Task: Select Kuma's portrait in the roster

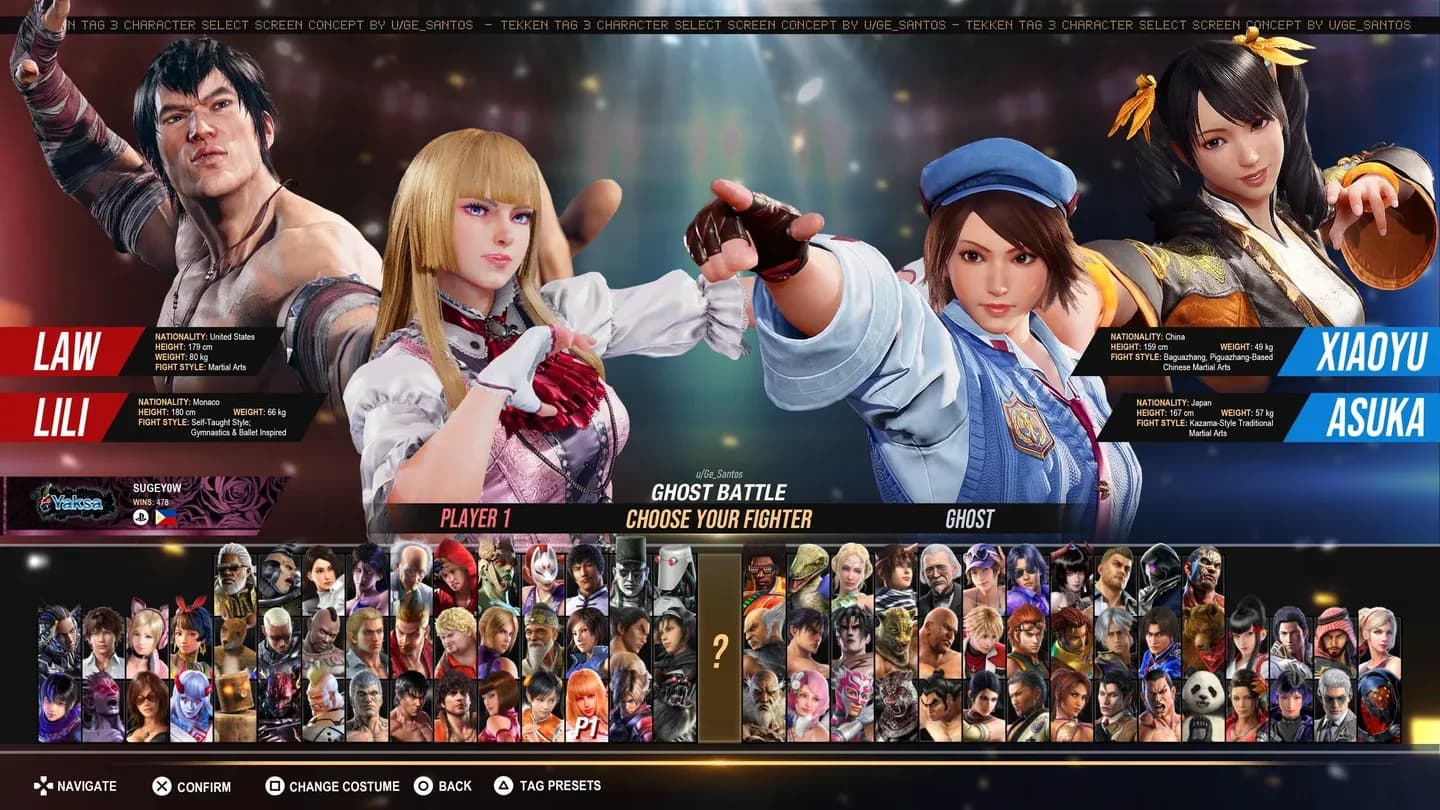Action: pyautogui.click(x=1201, y=635)
